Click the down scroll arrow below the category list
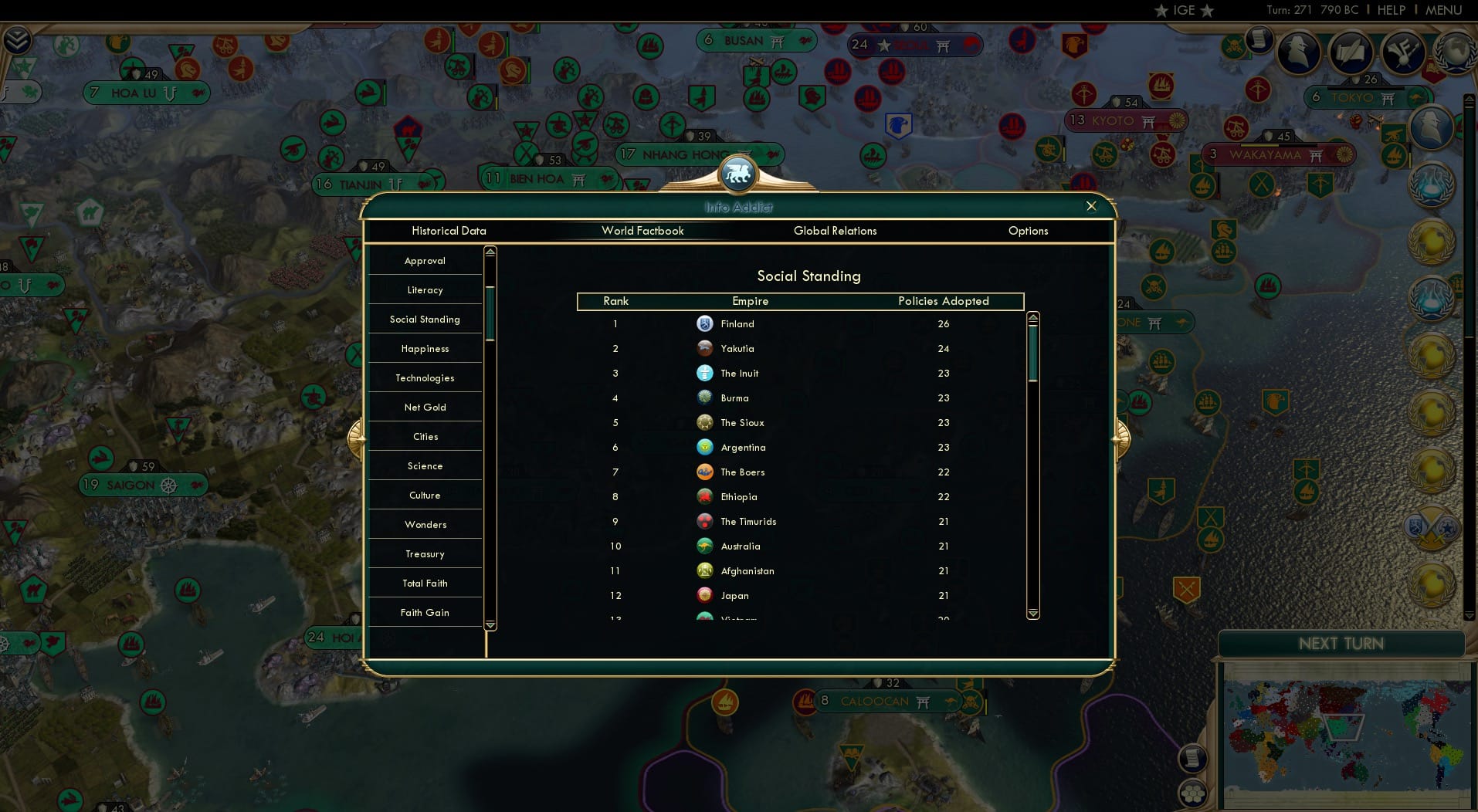The image size is (1478, 812). click(490, 625)
